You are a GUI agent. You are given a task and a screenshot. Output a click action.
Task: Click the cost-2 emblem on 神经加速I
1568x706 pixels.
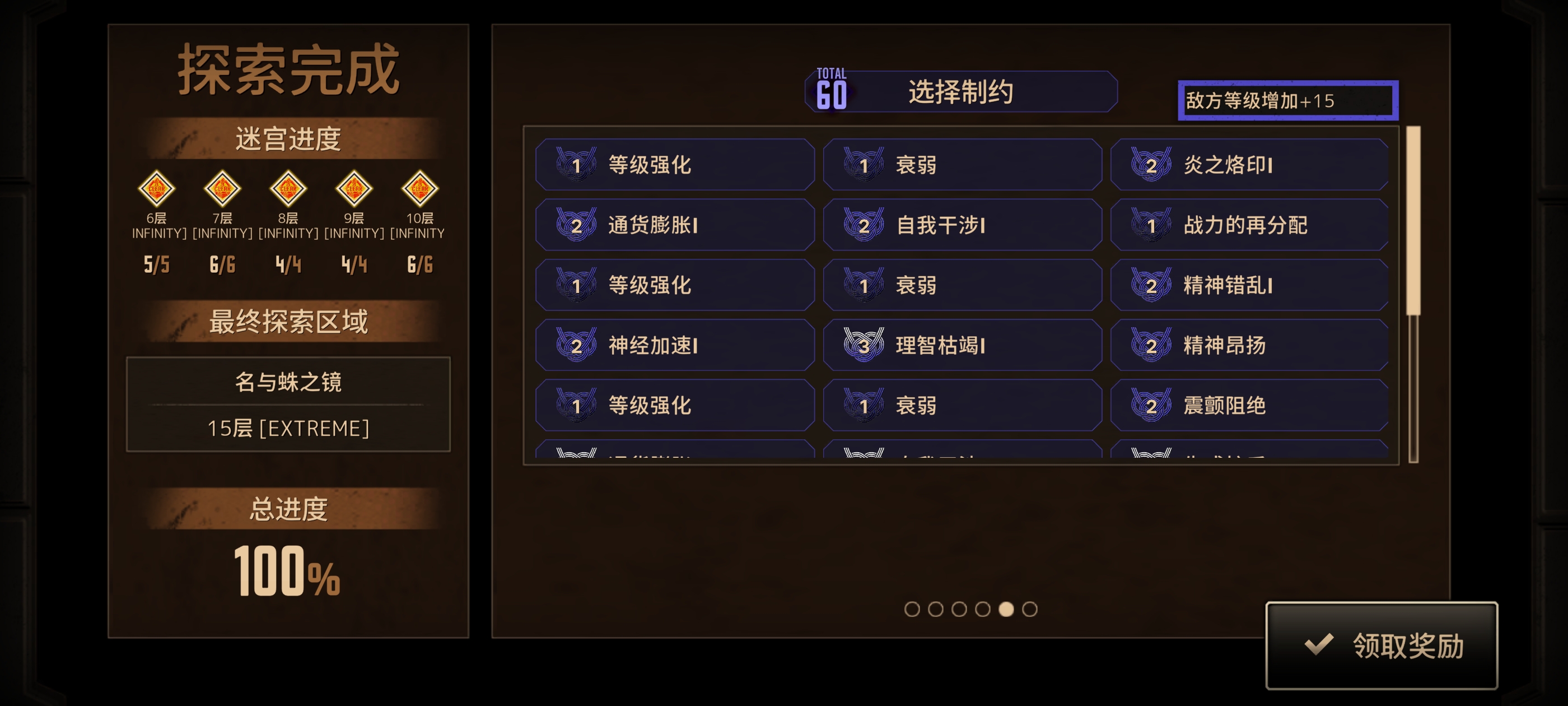577,344
